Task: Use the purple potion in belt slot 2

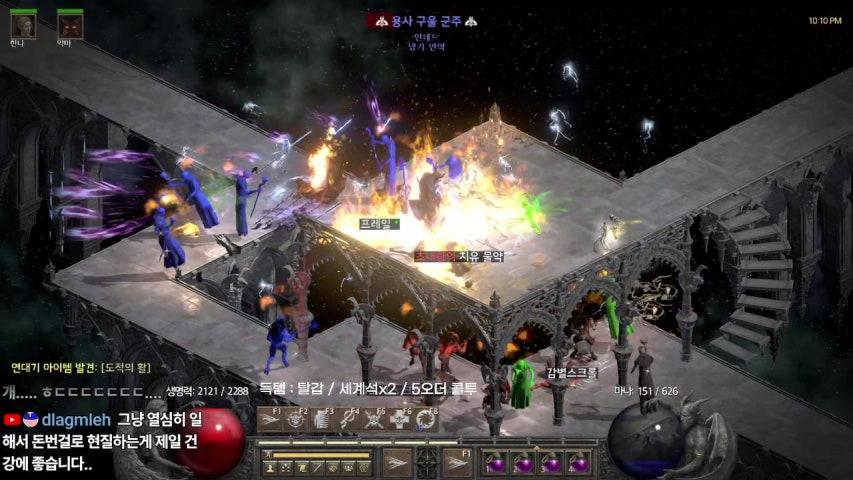Action: pos(523,464)
